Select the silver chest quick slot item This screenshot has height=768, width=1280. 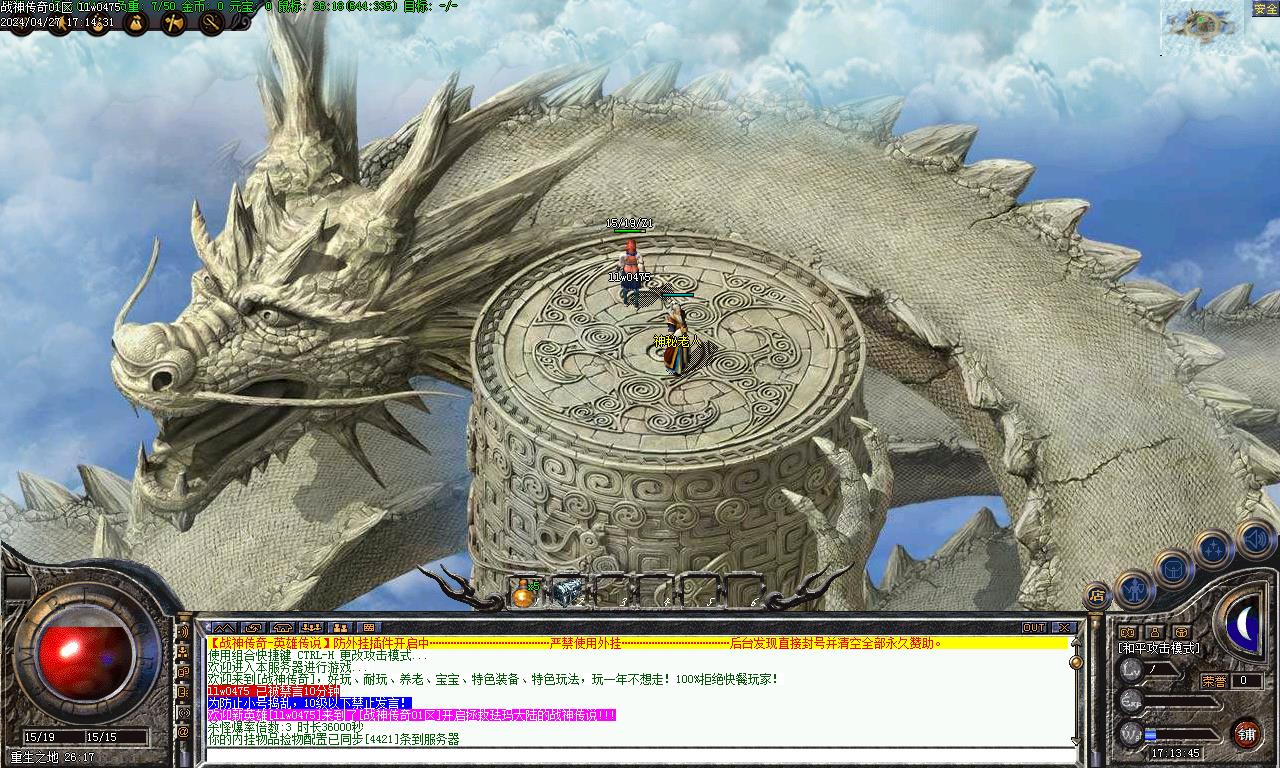point(567,592)
